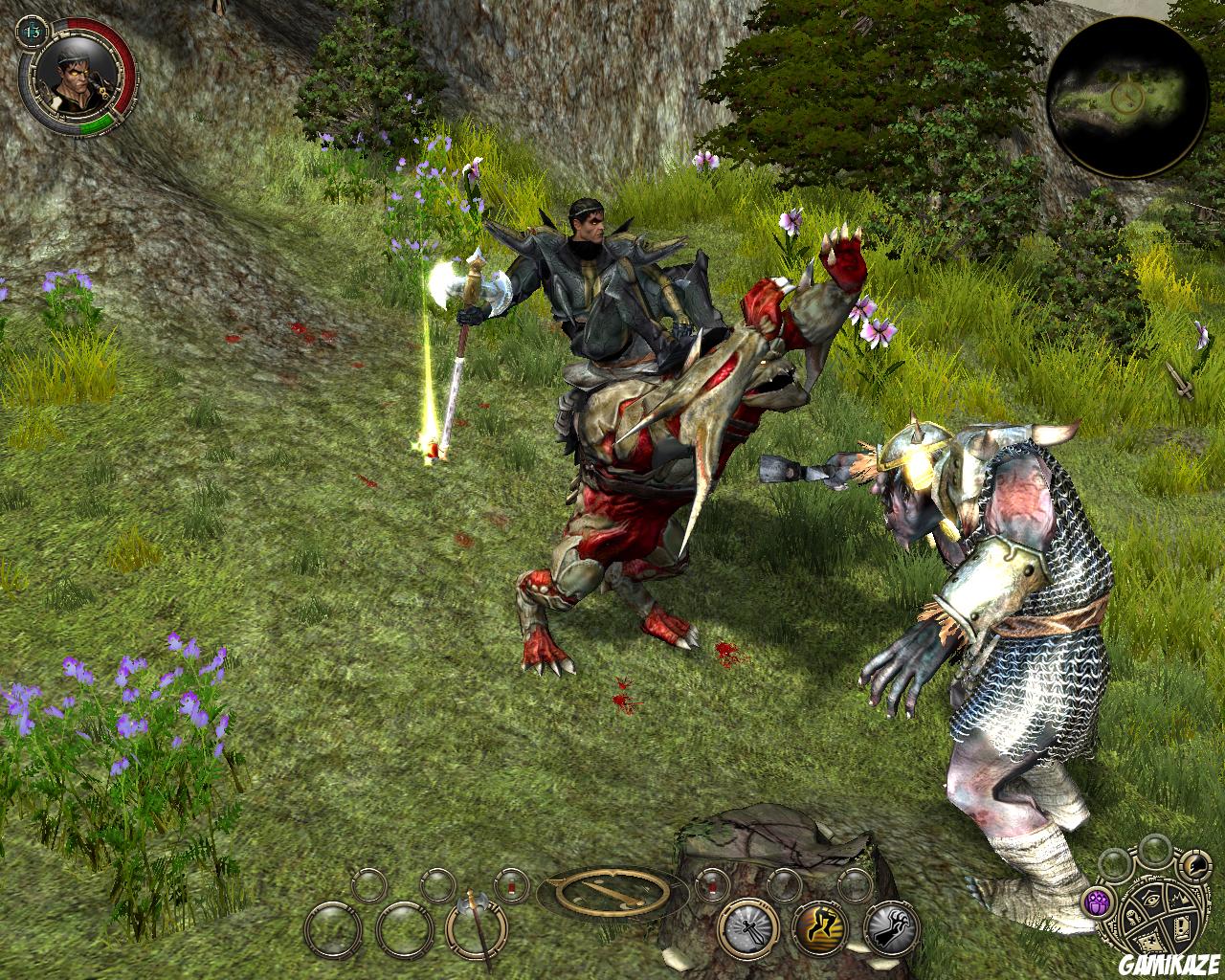Toggle the purple multiplayer party panel
1225x980 pixels.
pos(1097,902)
